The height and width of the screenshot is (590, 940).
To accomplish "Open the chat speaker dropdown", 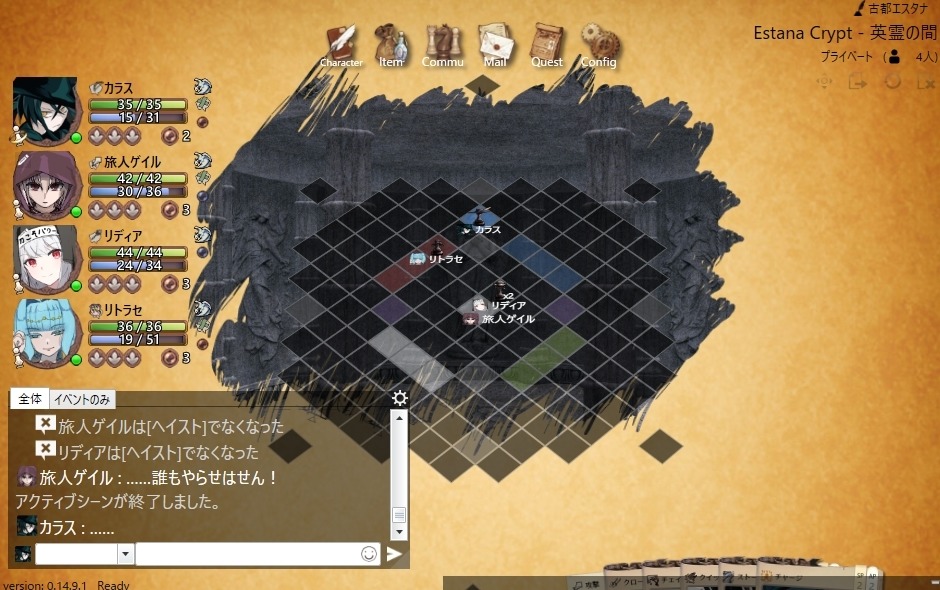I will (x=125, y=554).
